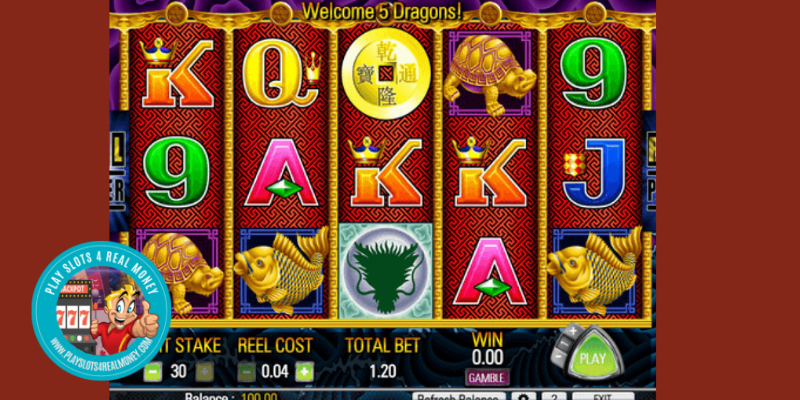This screenshot has width=800, height=400.
Task: Open settings via the gear icon
Action: 521,395
